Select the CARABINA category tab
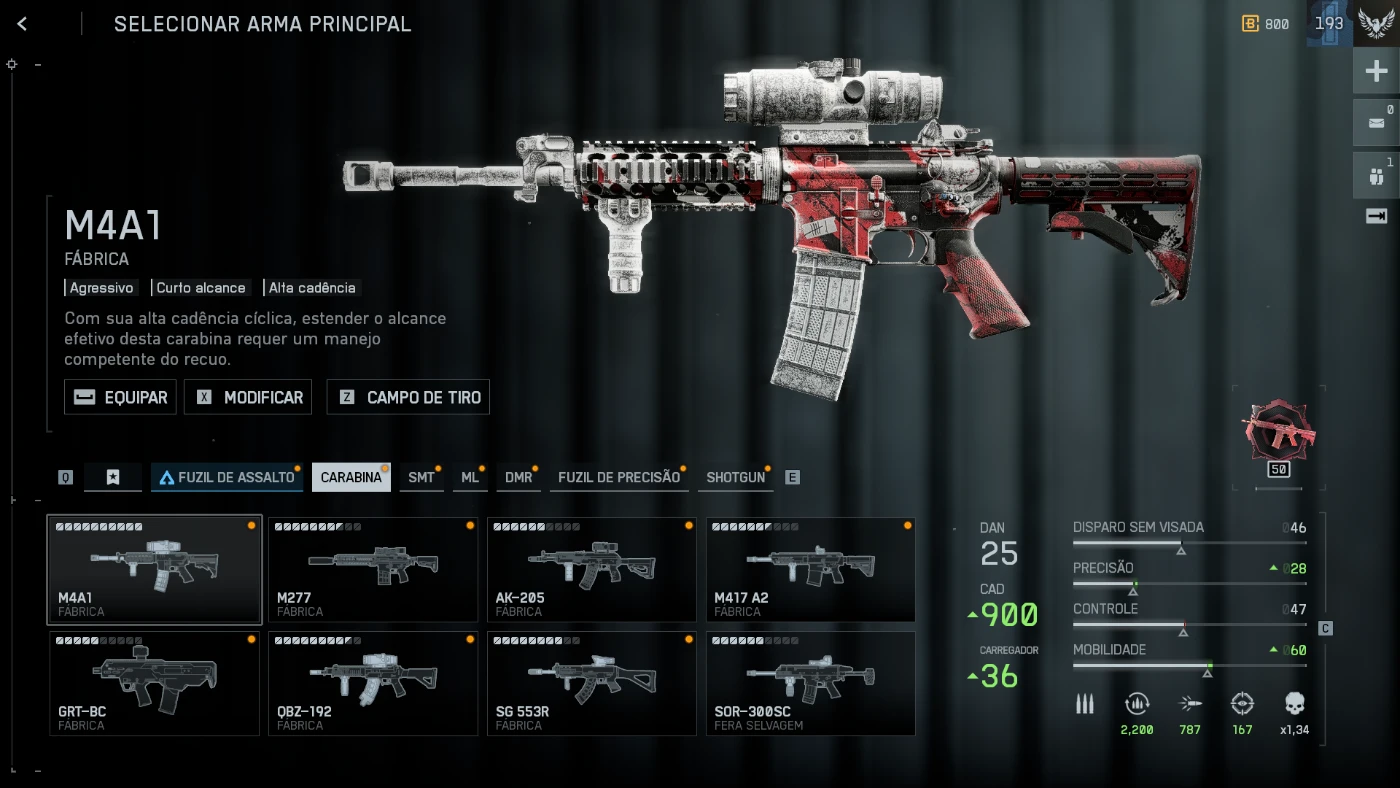Screen dimensions: 1400x788 click(351, 477)
